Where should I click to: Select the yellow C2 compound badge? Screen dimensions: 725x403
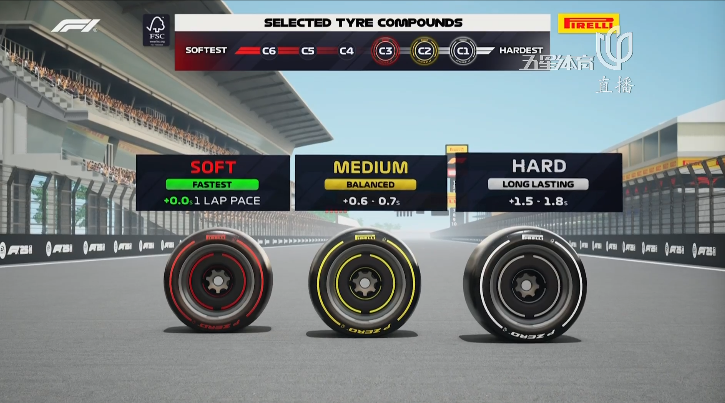[423, 50]
